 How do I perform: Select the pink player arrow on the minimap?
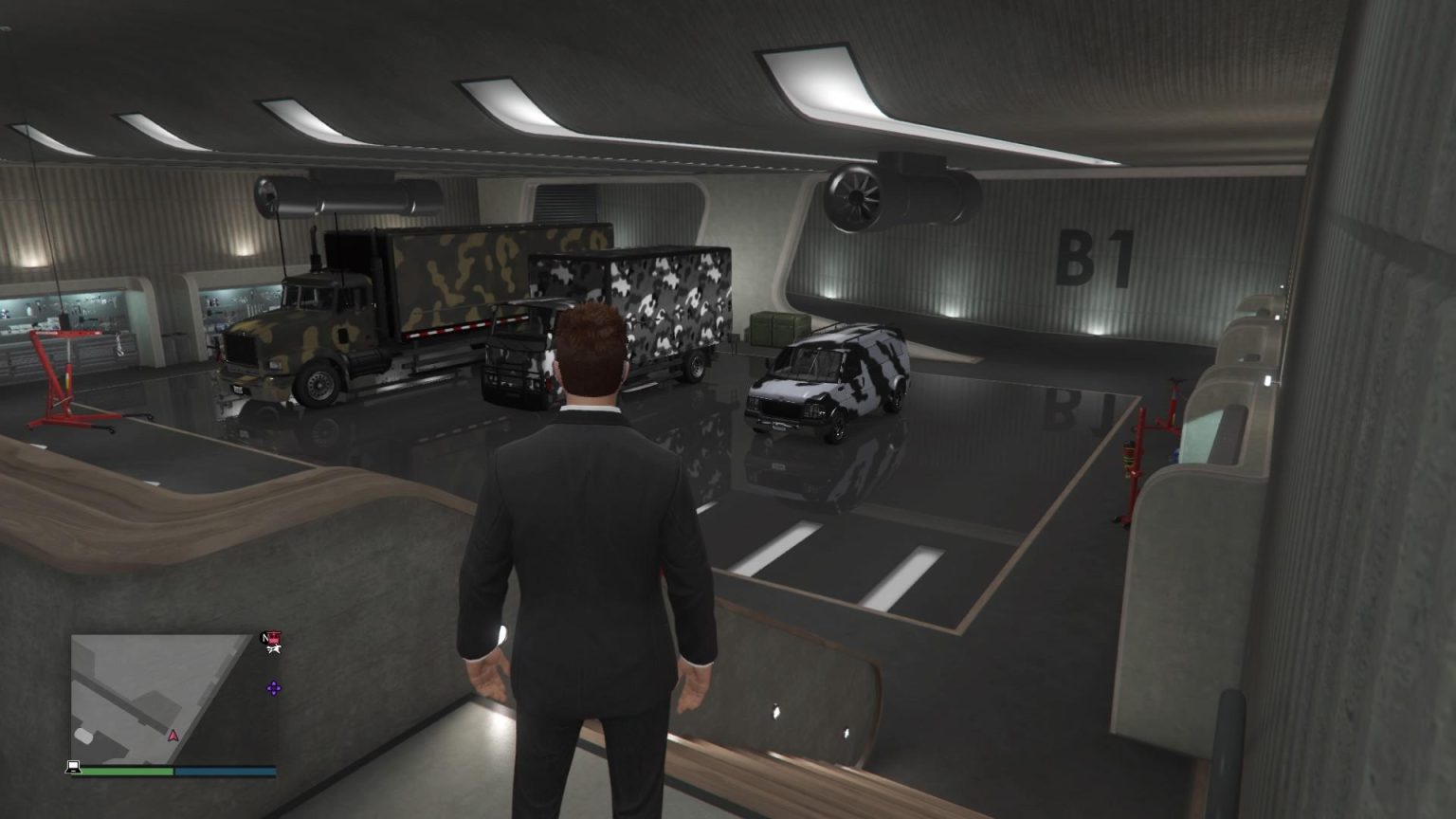pos(173,736)
